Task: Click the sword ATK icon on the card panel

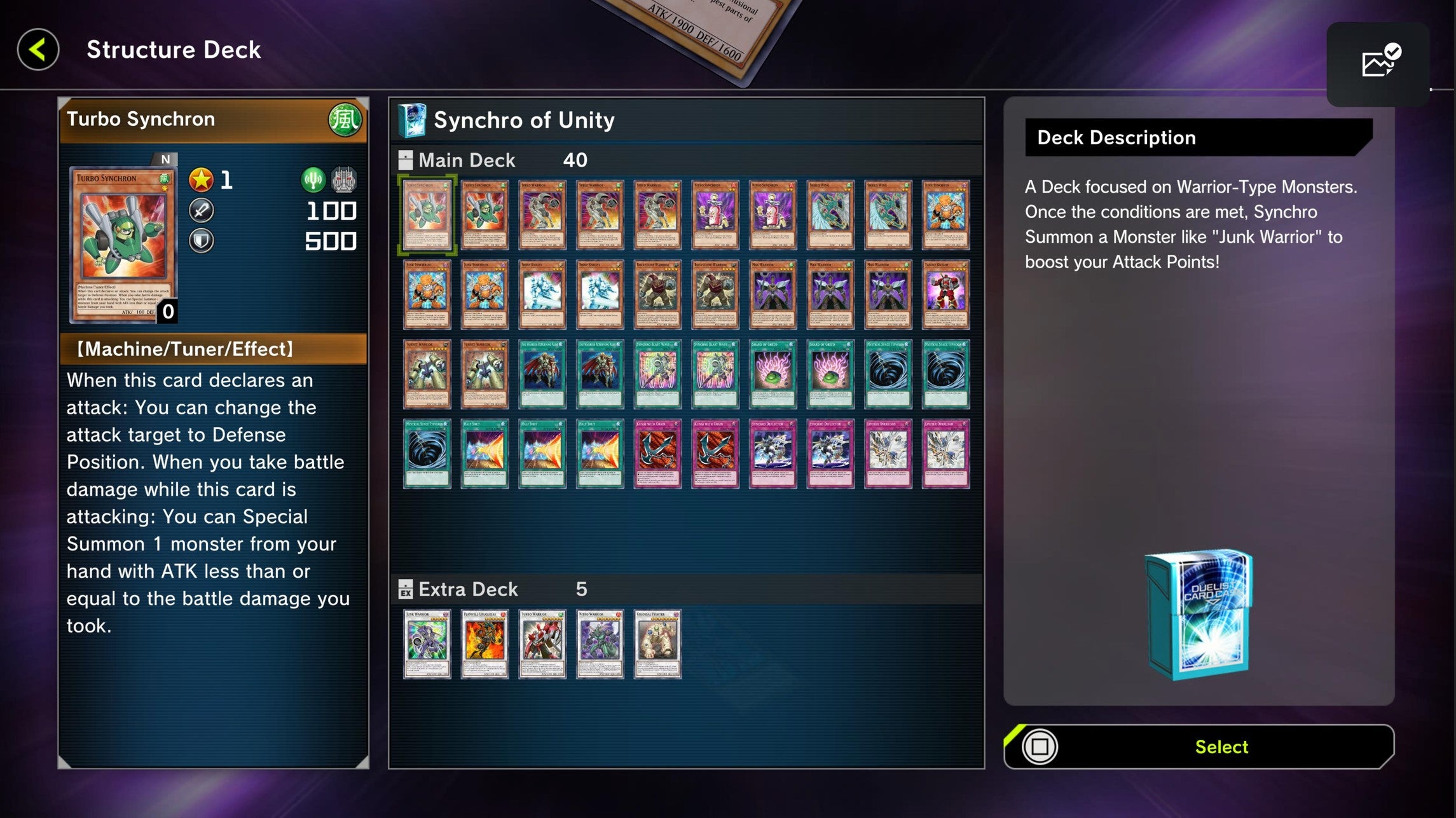Action: pos(201,210)
